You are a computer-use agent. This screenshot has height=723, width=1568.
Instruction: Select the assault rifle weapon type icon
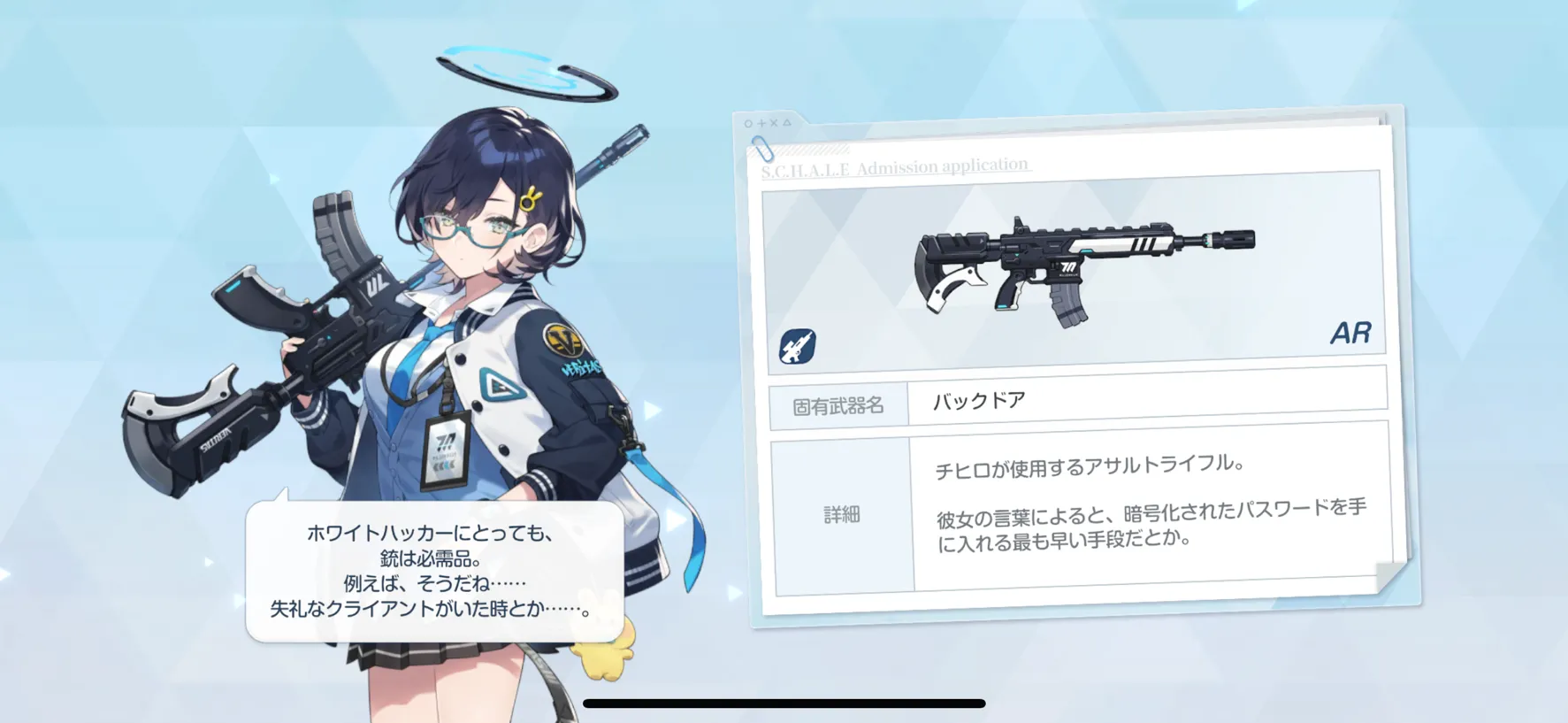coord(797,346)
